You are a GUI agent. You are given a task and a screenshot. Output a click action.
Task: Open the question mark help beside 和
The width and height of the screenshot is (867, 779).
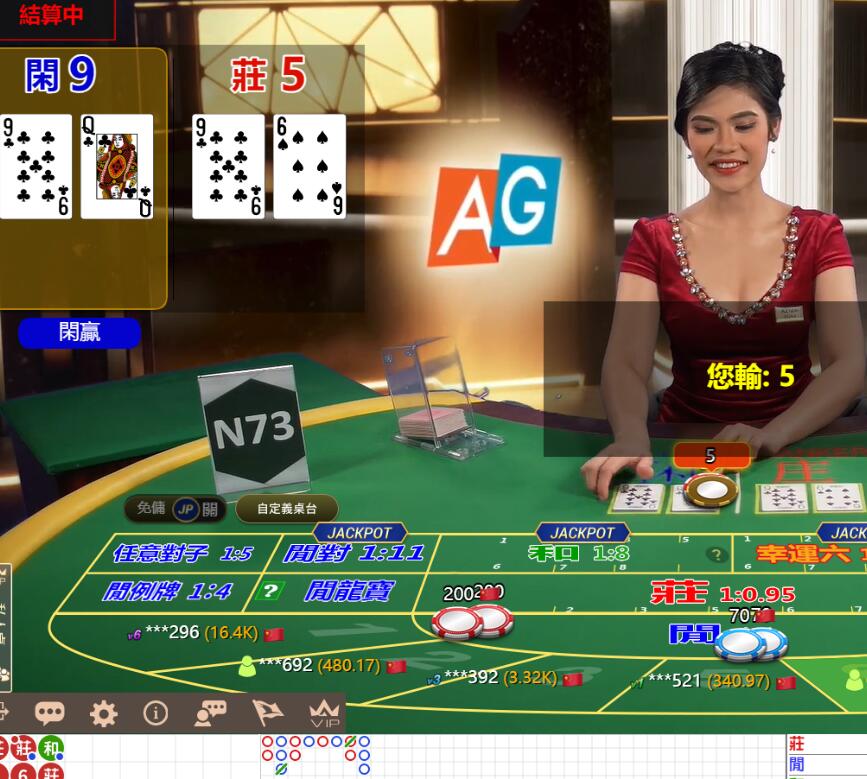(x=715, y=554)
